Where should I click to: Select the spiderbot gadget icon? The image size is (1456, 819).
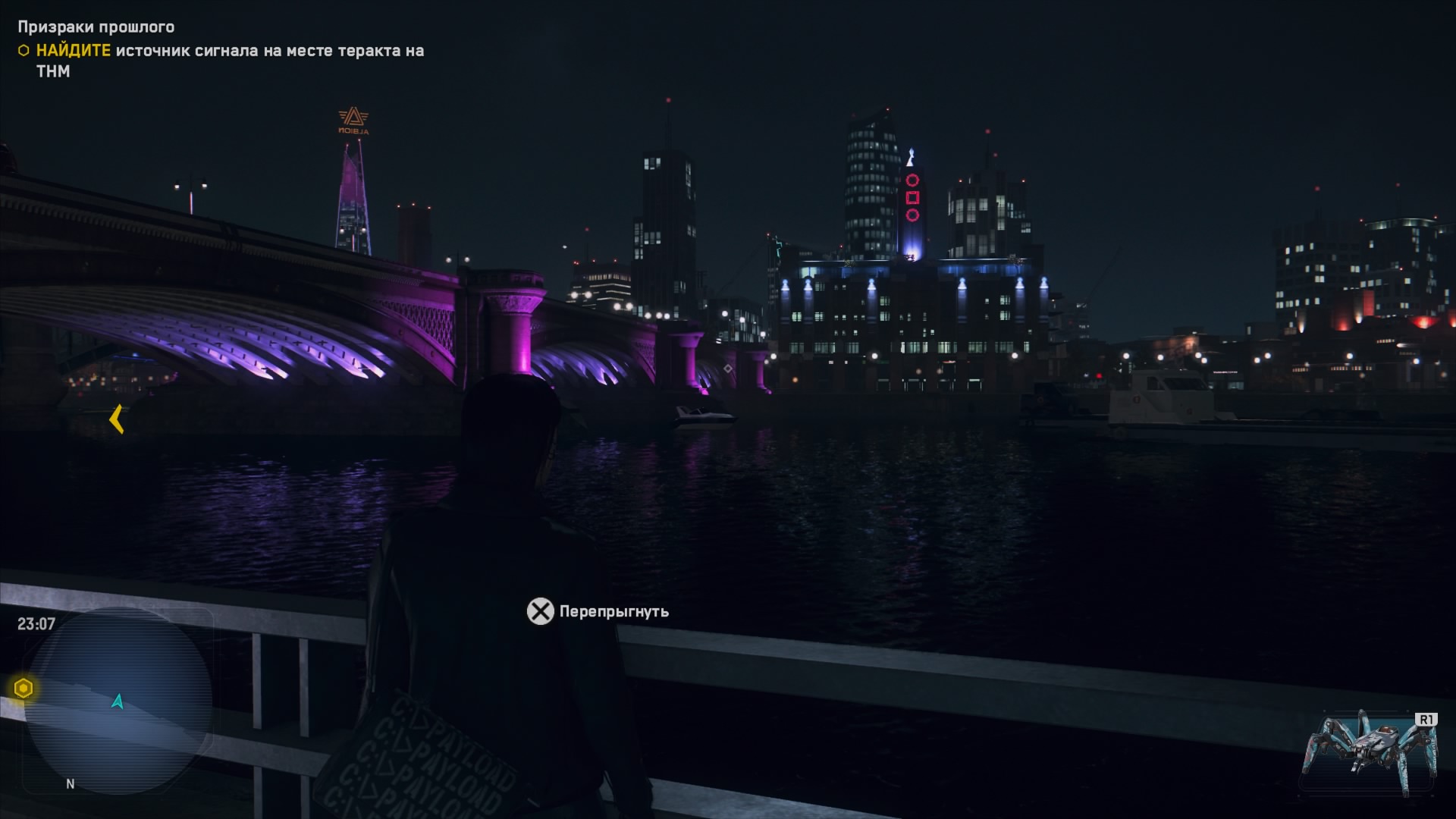click(x=1369, y=753)
